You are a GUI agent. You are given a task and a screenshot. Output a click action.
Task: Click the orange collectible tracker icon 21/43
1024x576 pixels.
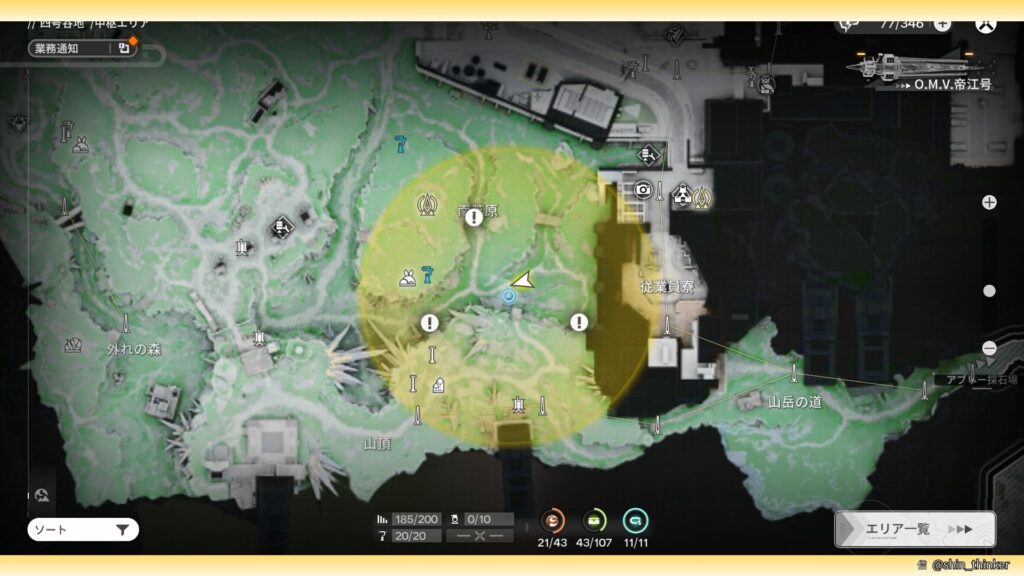552,520
